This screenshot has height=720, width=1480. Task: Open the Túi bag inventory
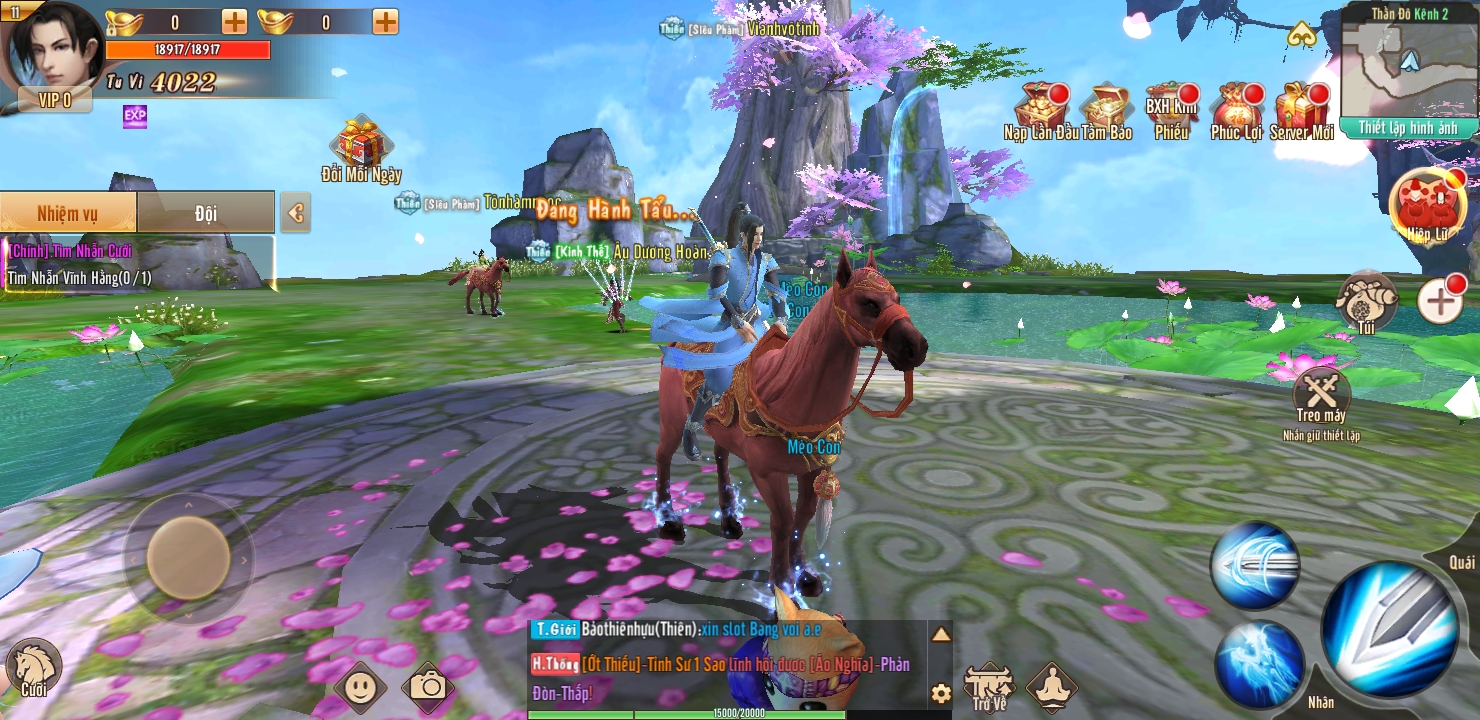click(1366, 300)
